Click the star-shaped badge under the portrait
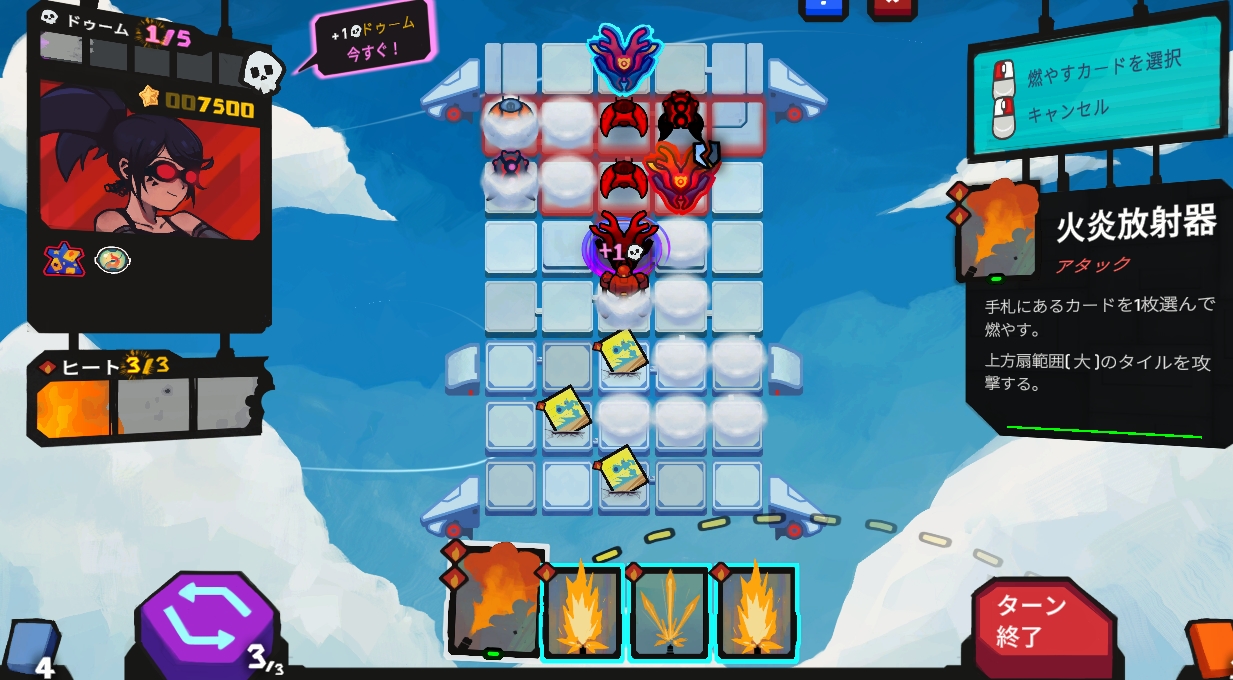 coord(64,260)
